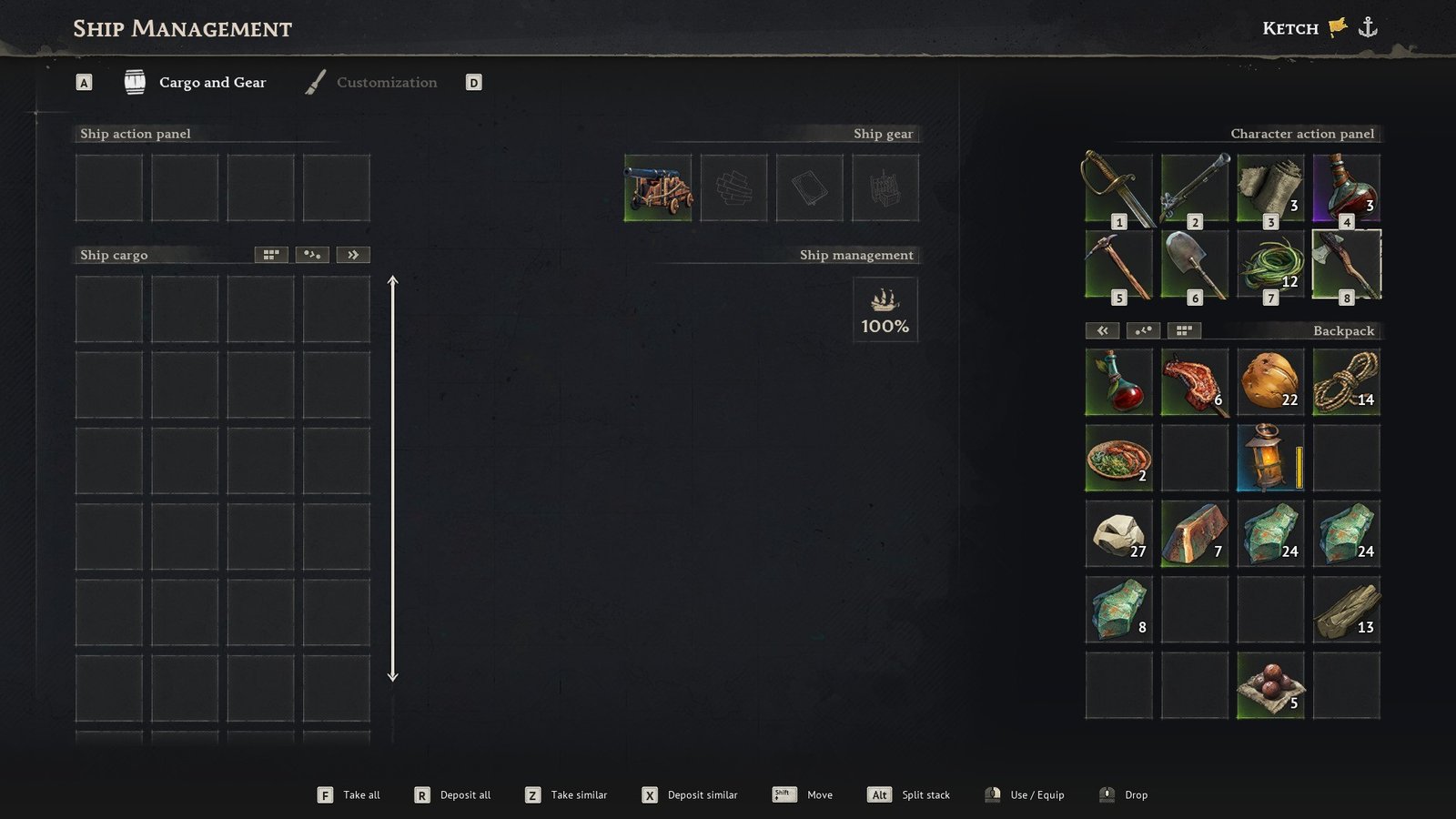
Task: Pick the purple potion in slot 4
Action: (x=1346, y=188)
